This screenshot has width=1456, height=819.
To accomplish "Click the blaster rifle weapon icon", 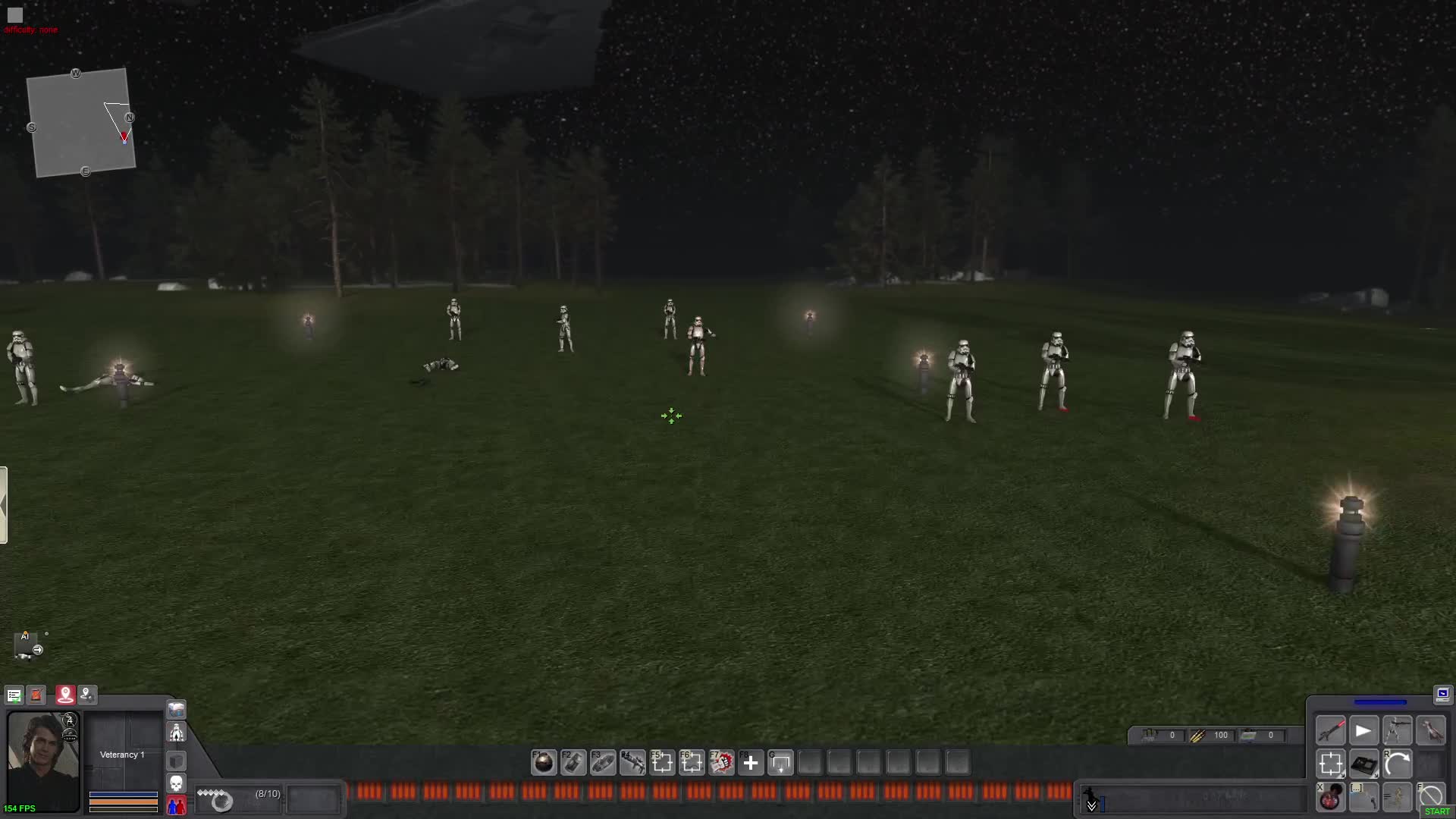I will pos(1331,730).
